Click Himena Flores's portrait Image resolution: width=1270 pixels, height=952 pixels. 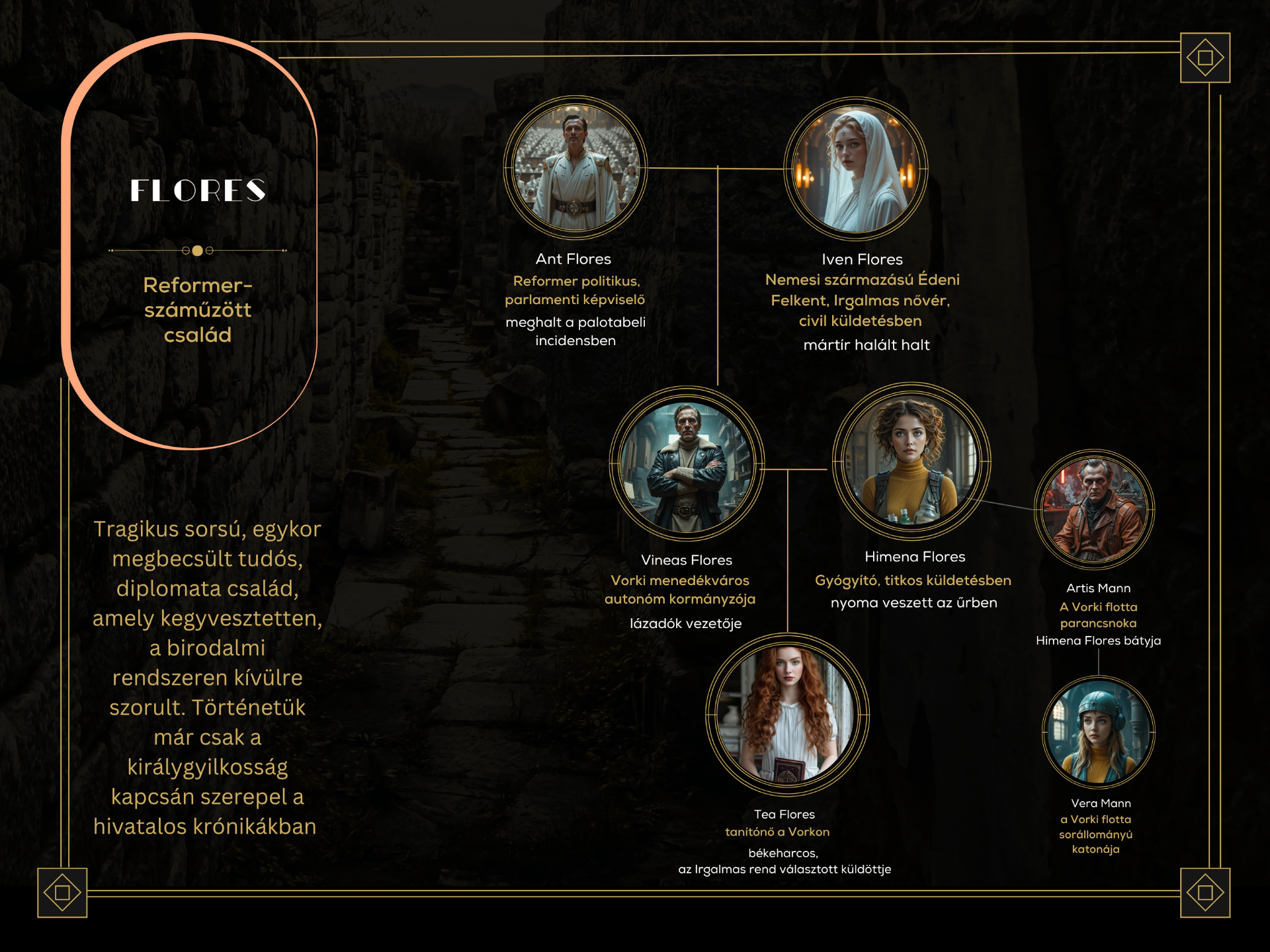pos(911,461)
